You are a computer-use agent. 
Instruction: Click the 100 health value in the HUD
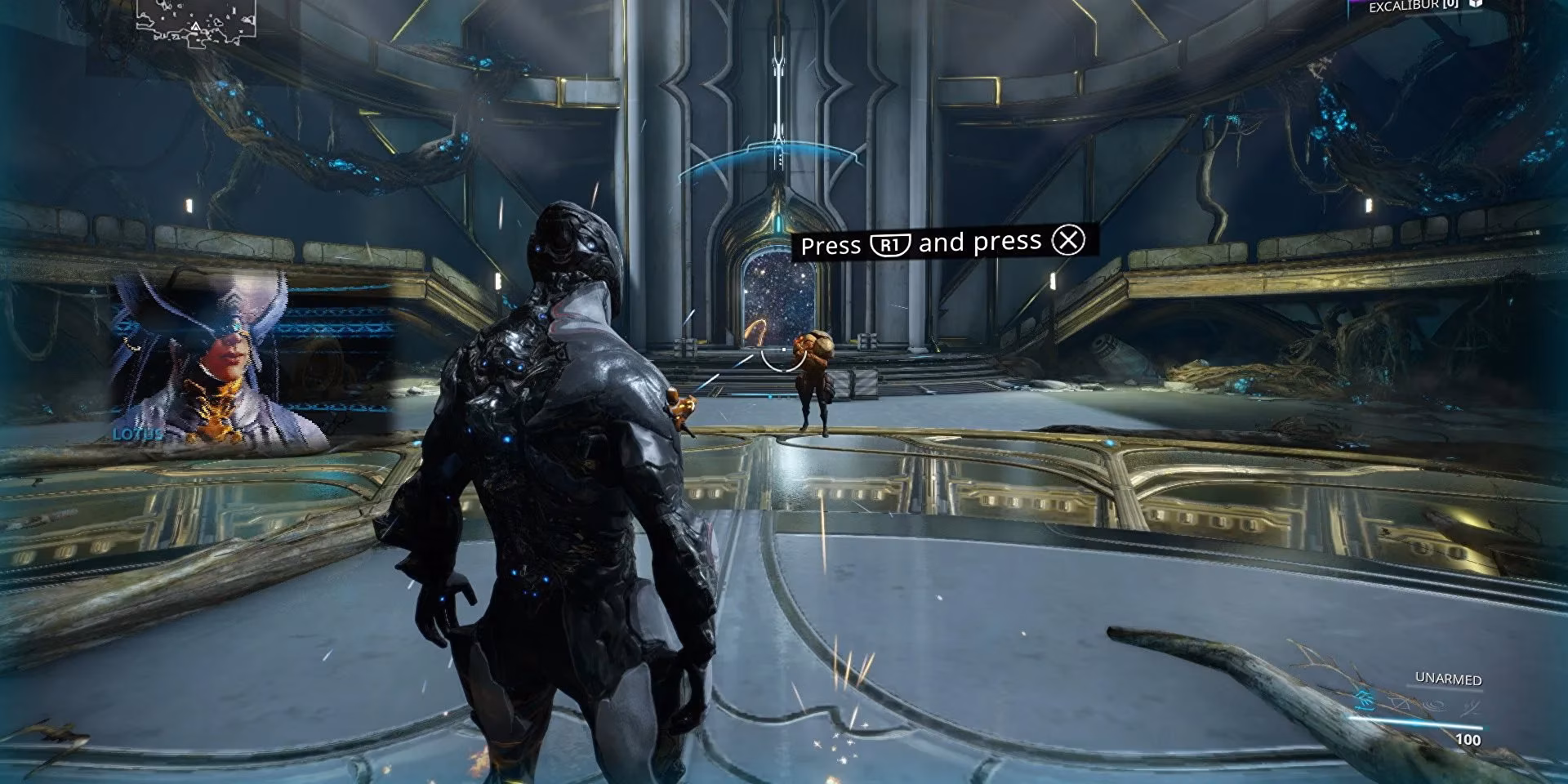(1468, 739)
